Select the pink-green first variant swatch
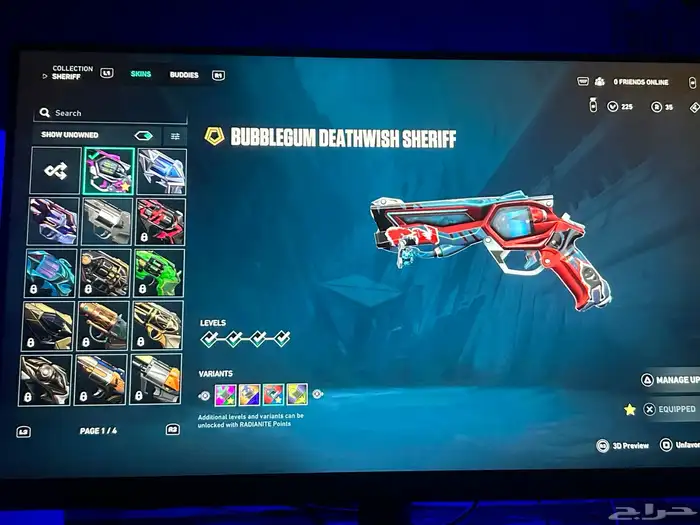Image resolution: width=700 pixels, height=525 pixels. 224,394
